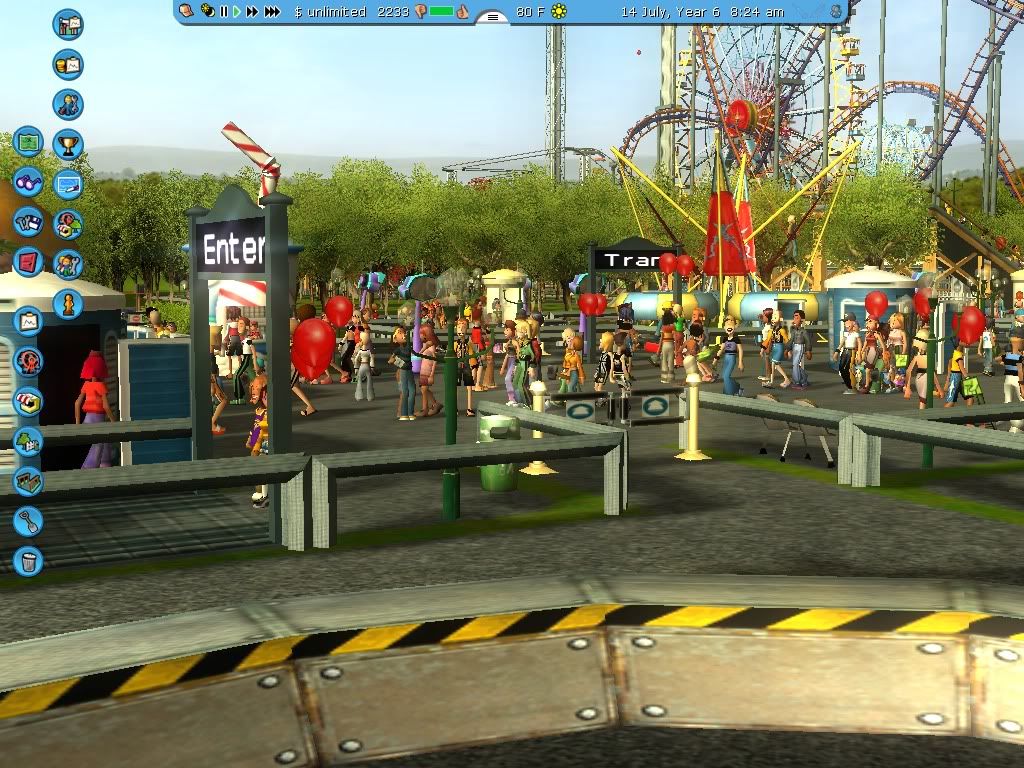Click the red door exit icon

coord(28,262)
